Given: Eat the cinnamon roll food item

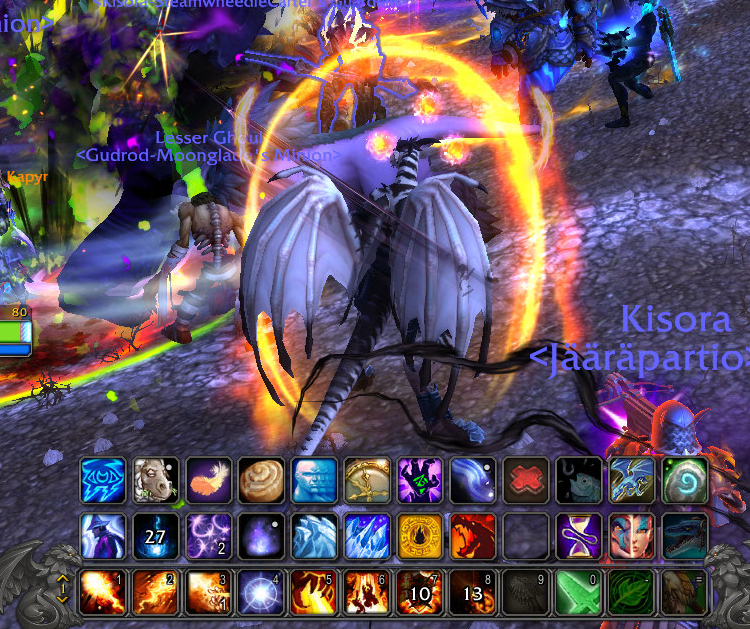Looking at the screenshot, I should click(260, 480).
